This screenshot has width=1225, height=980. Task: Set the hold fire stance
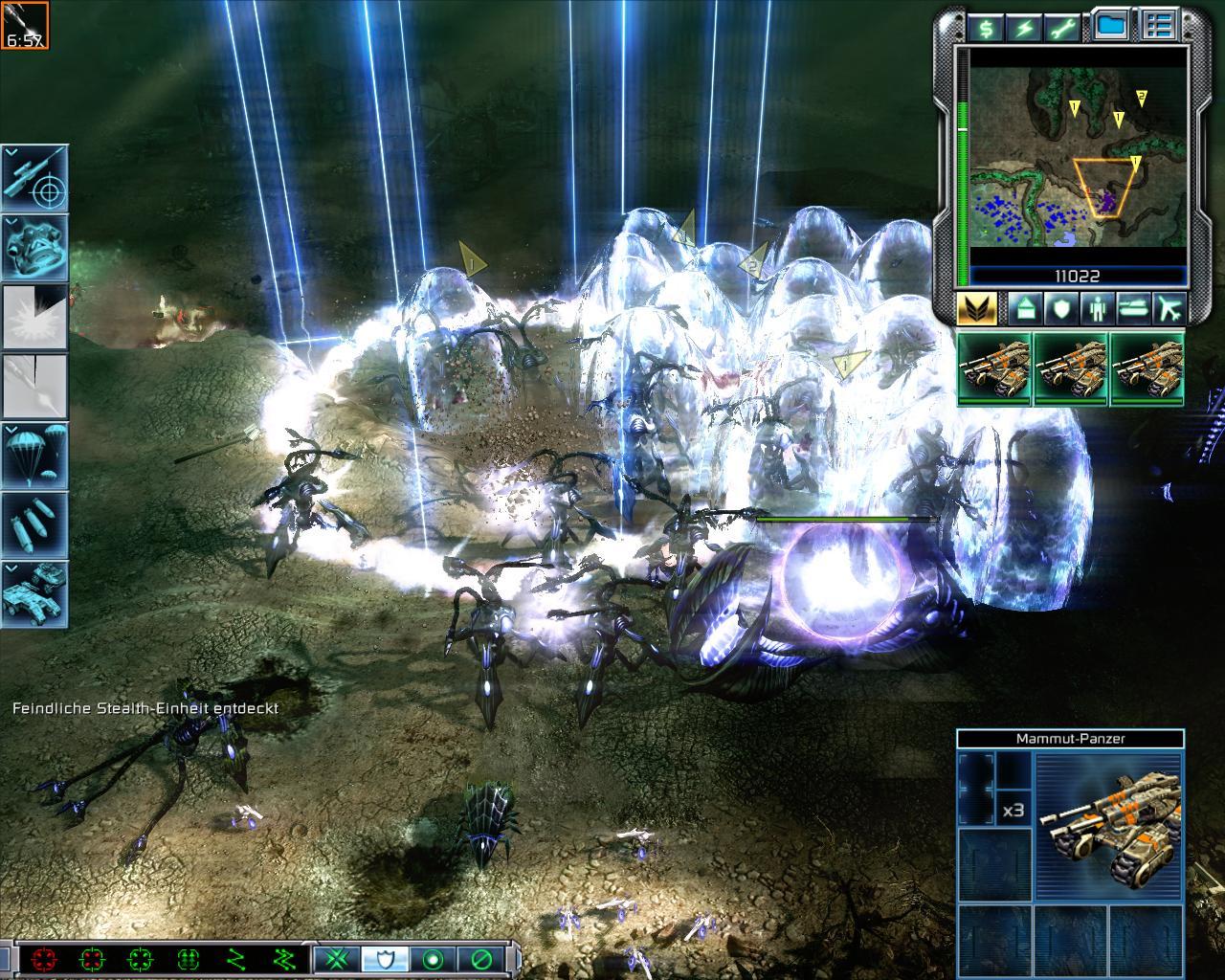click(x=480, y=958)
